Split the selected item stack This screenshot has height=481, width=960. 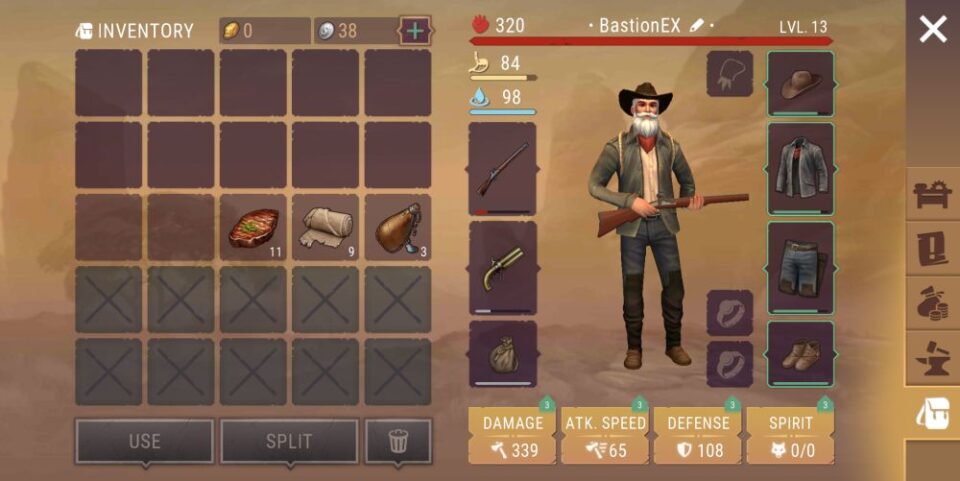tap(288, 441)
